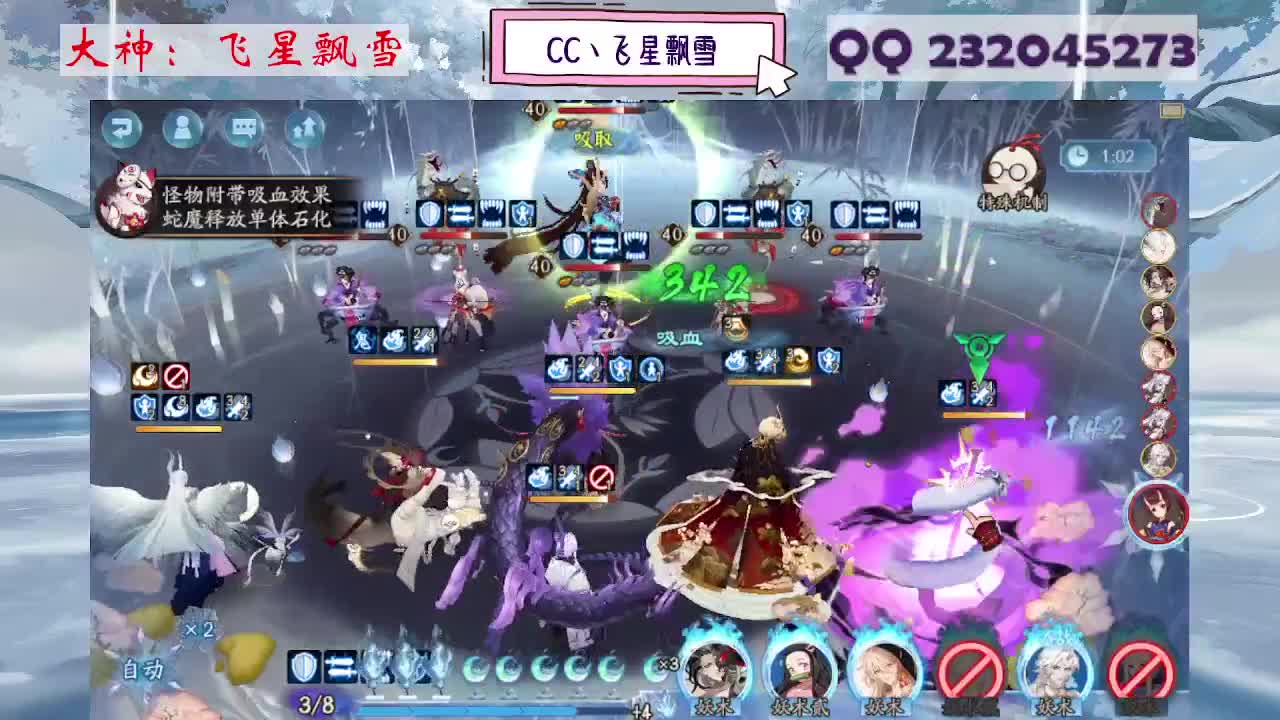Open the chat message panel
The height and width of the screenshot is (720, 1280).
(244, 130)
